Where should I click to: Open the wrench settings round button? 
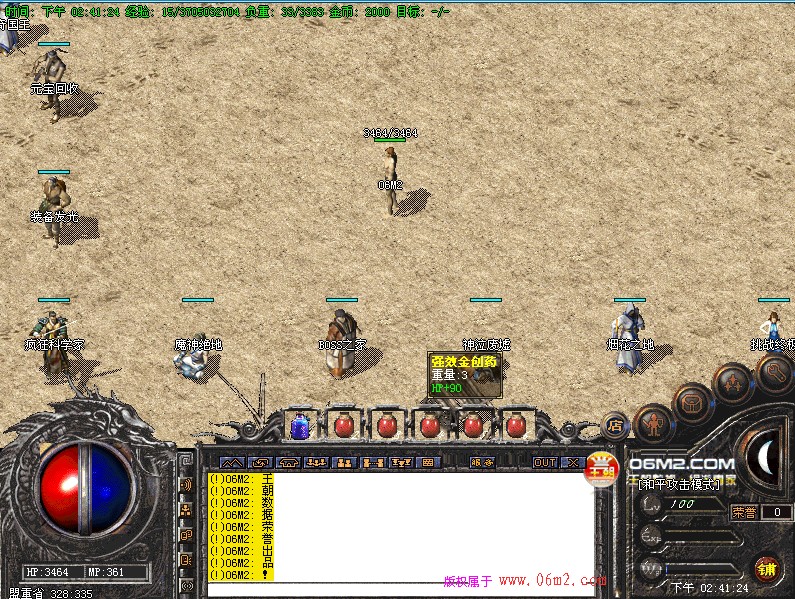click(774, 372)
